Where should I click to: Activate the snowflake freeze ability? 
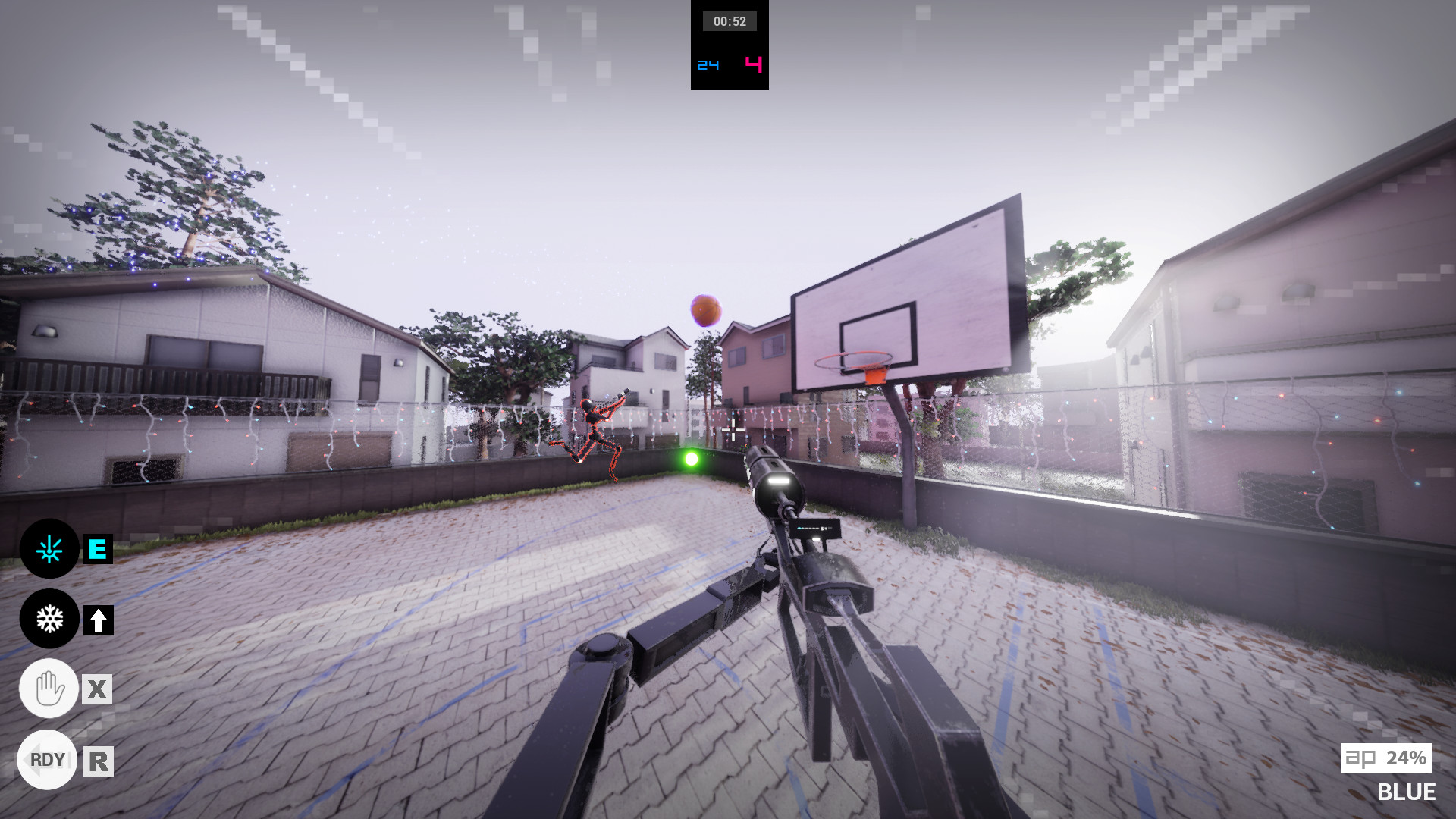[49, 619]
